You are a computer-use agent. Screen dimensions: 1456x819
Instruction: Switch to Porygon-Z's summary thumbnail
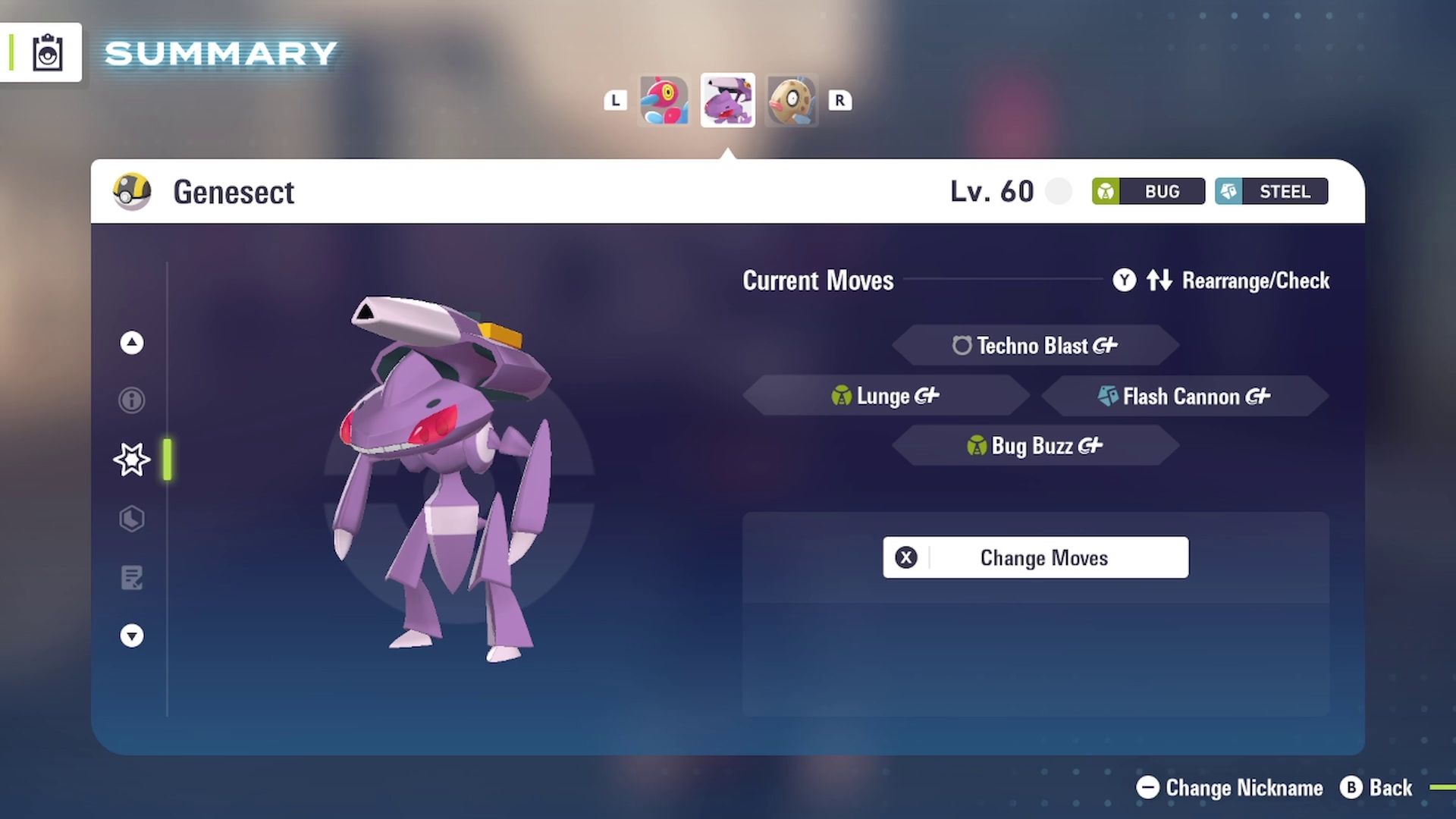tap(664, 99)
